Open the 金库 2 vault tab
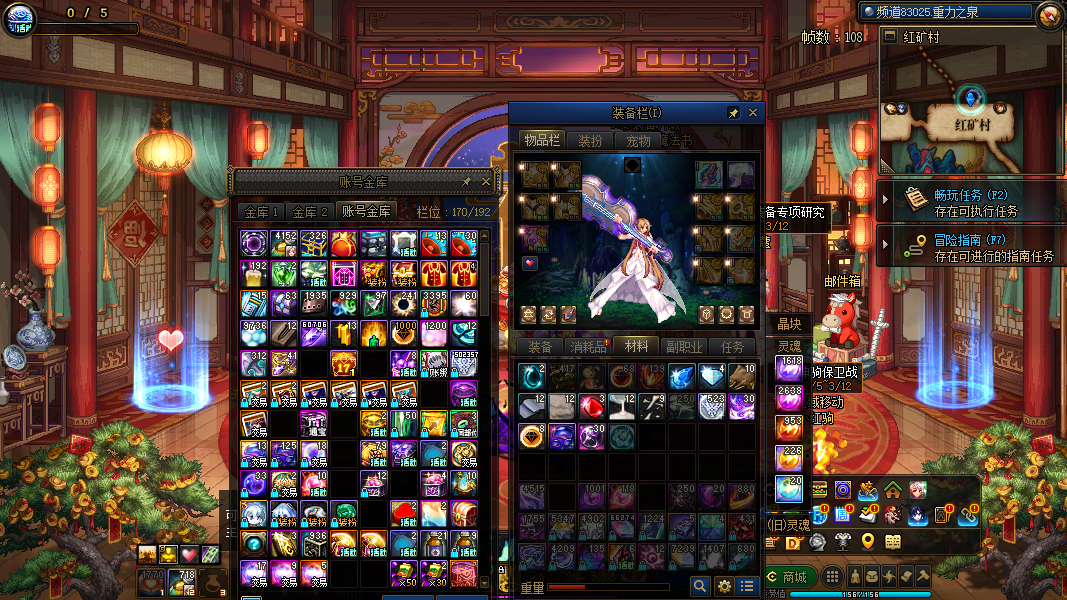1067x600 pixels. click(309, 212)
